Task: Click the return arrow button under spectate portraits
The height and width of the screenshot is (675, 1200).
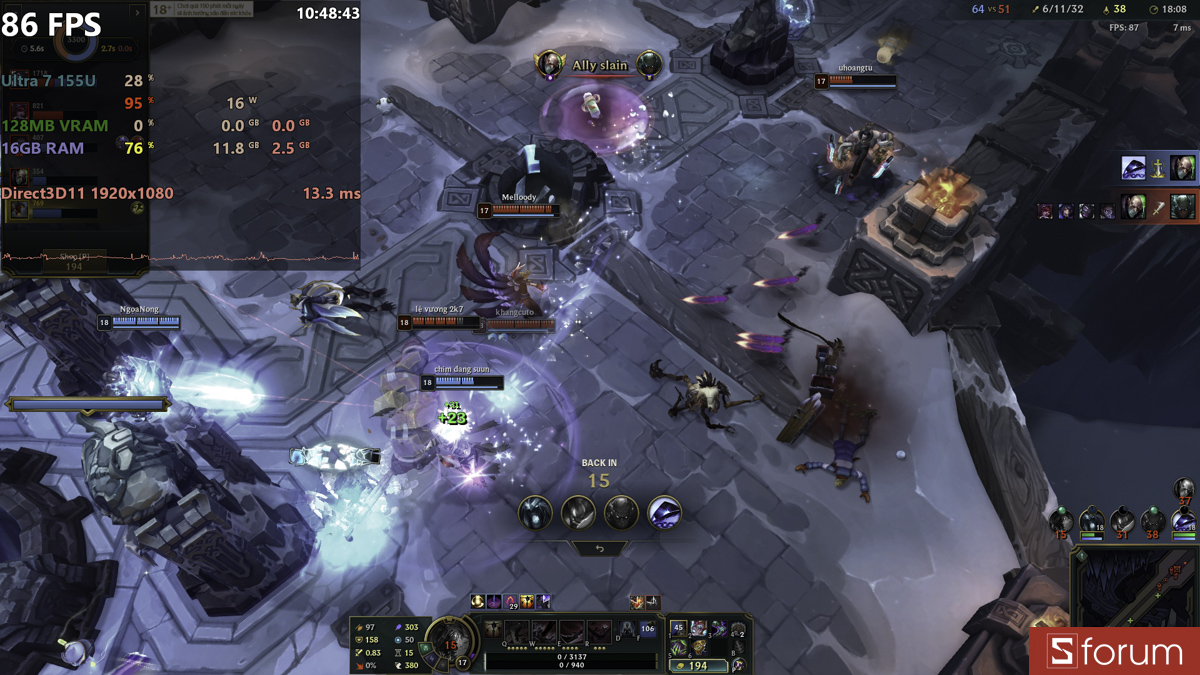Action: click(600, 548)
